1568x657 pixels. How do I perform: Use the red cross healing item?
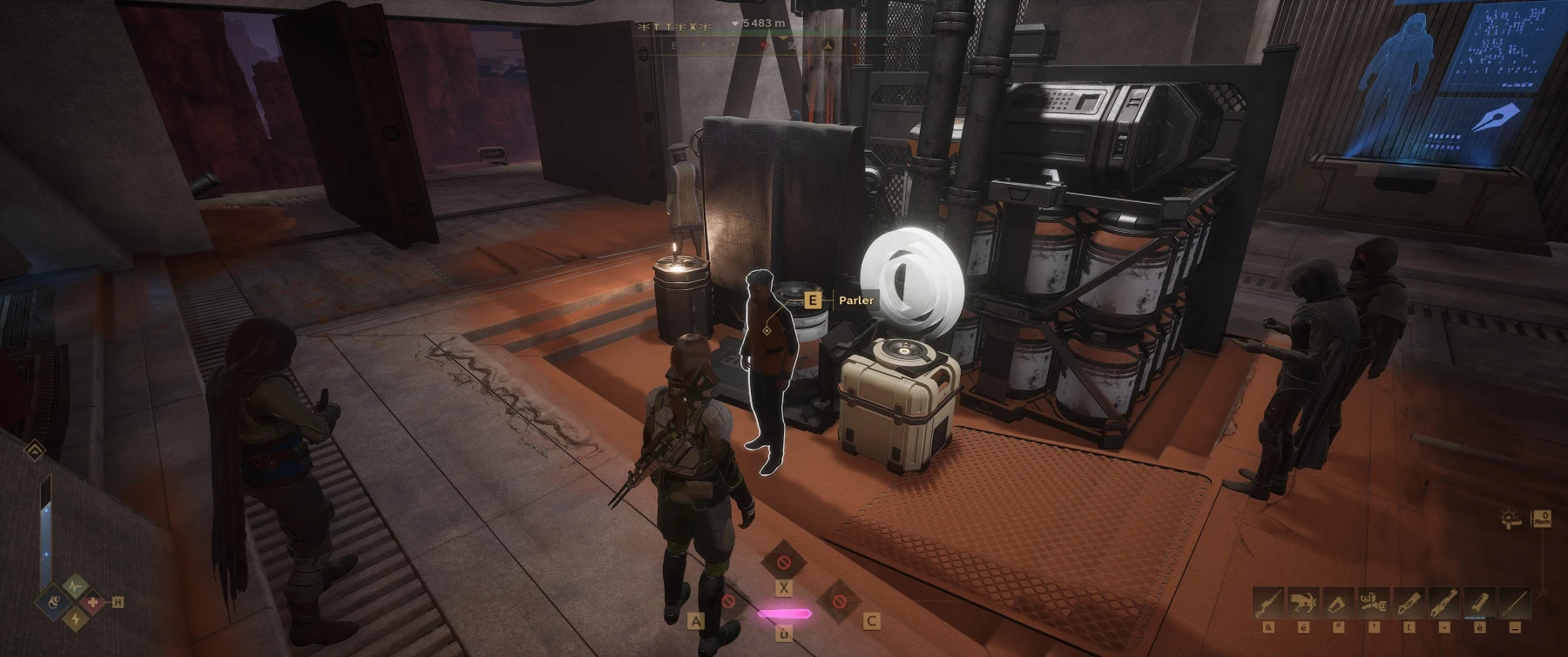[x=93, y=602]
